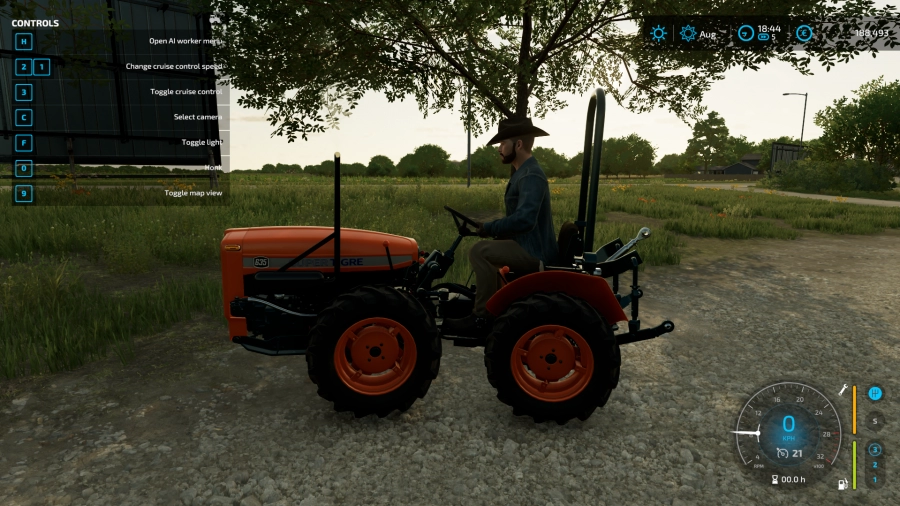Click the sunny weather forecast icon
Viewport: 900px width, 506px height.
coord(658,33)
